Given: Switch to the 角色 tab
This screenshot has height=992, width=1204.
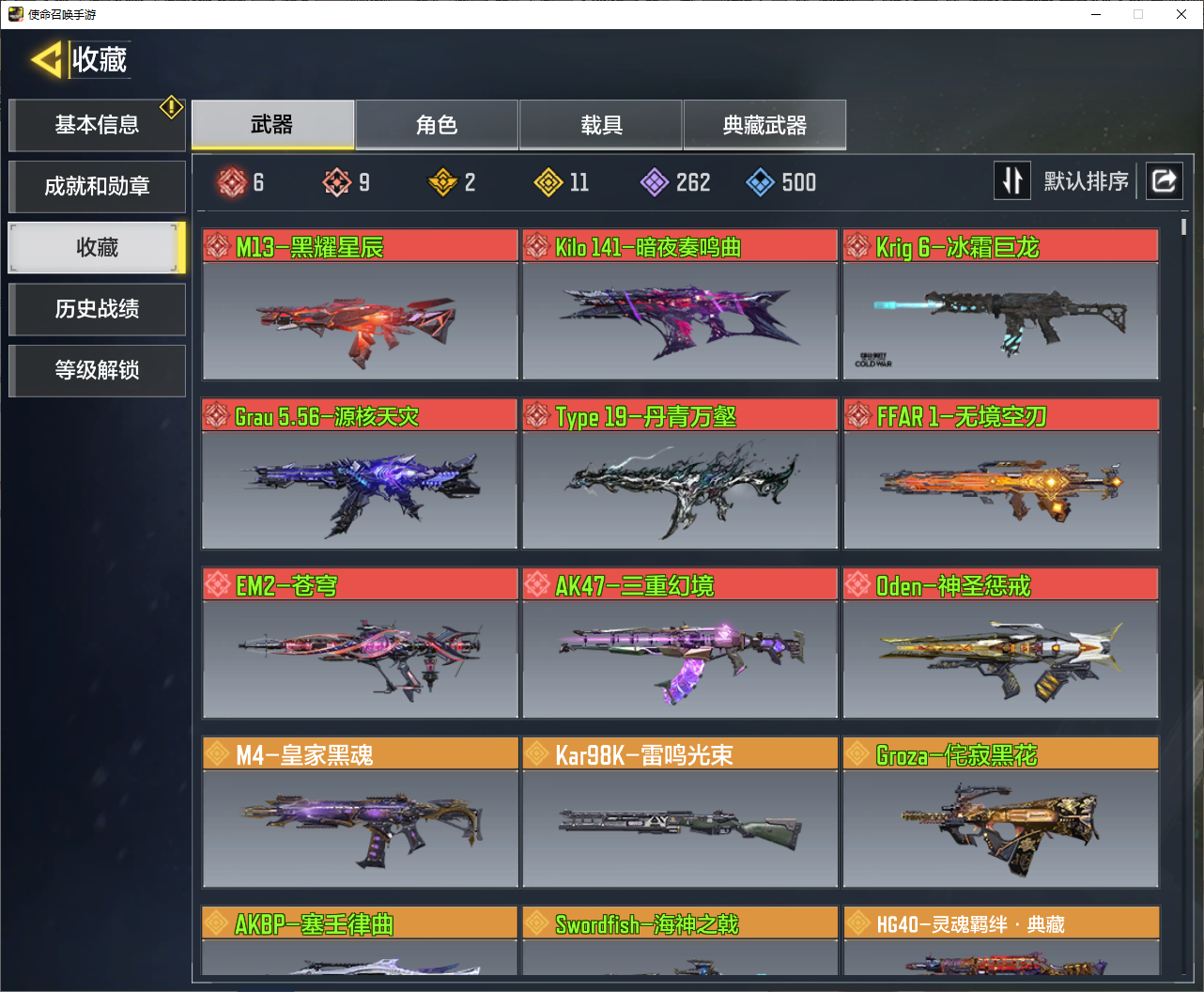Looking at the screenshot, I should coord(437,125).
